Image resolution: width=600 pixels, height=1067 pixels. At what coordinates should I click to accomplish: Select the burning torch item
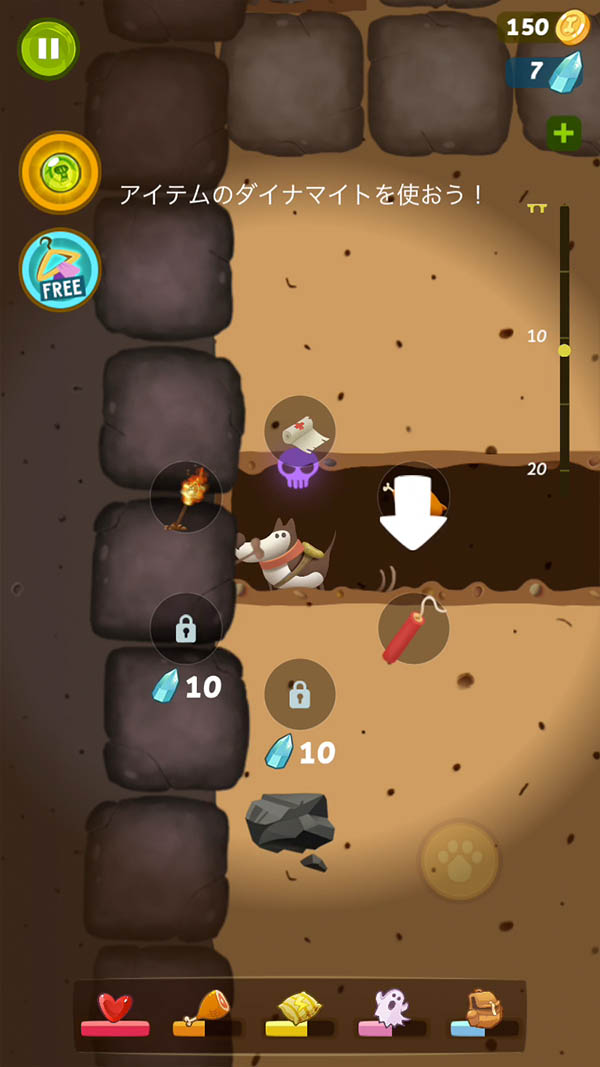(186, 497)
